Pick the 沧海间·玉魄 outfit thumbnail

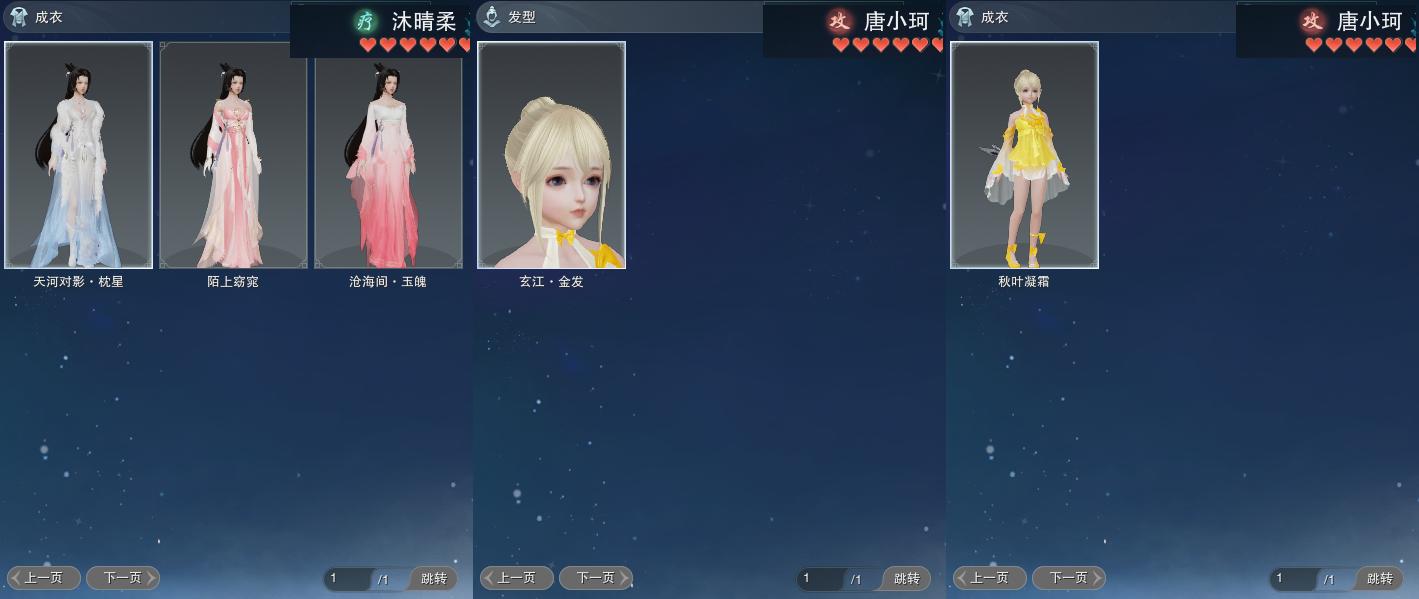point(388,155)
